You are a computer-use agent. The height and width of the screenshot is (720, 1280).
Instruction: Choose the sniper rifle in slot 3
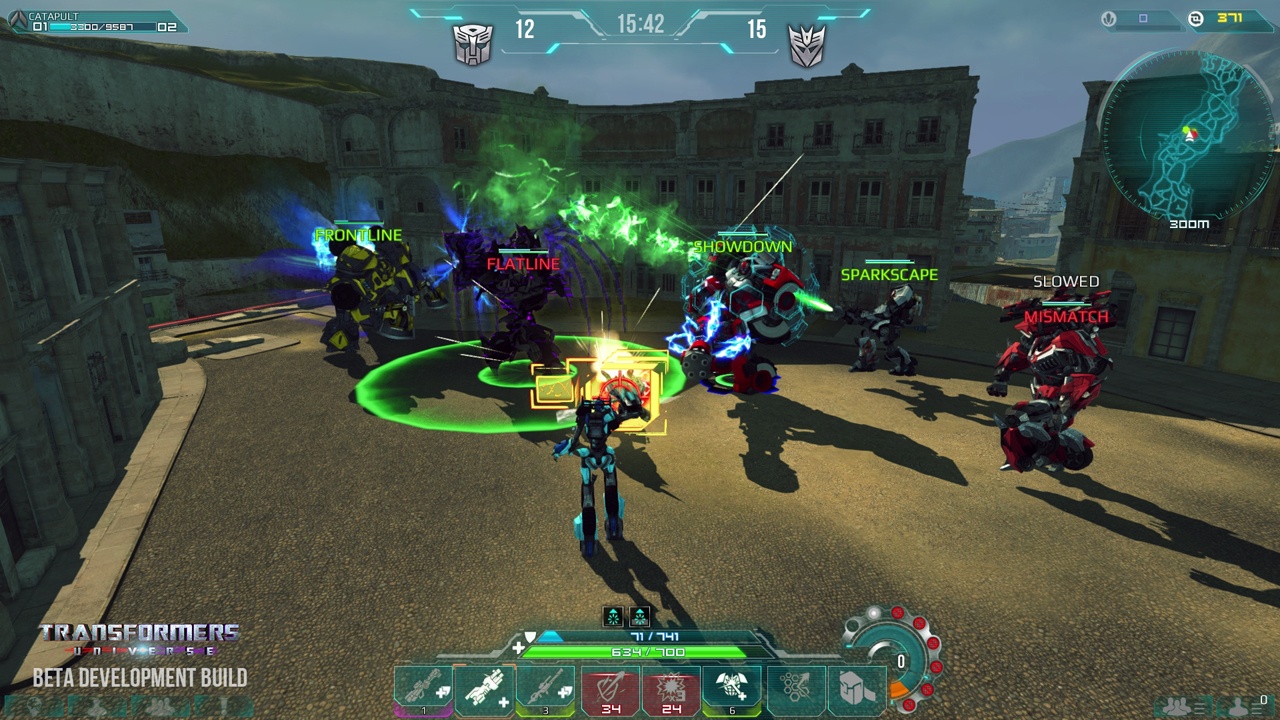546,690
